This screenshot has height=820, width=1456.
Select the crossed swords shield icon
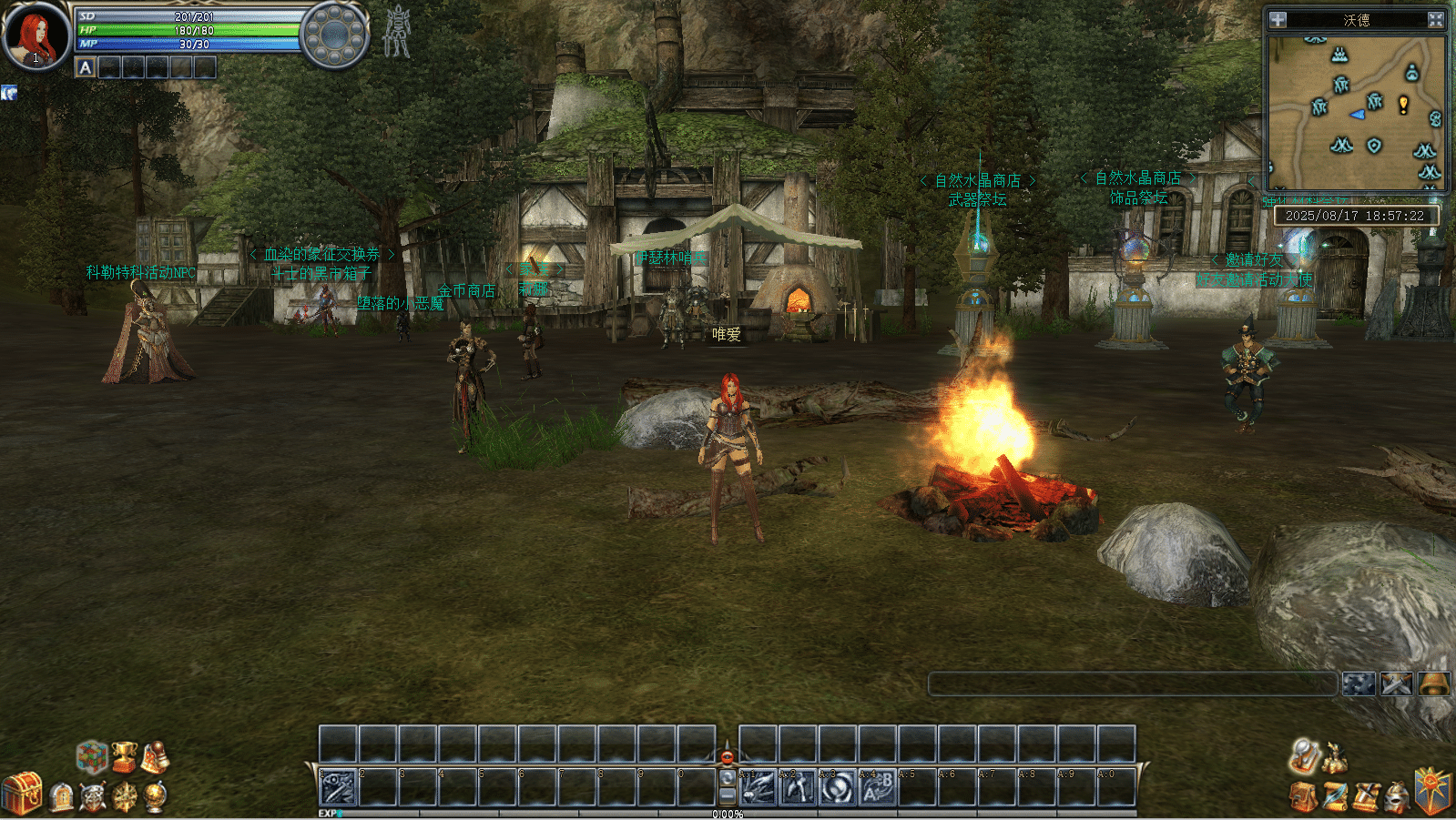click(x=93, y=797)
